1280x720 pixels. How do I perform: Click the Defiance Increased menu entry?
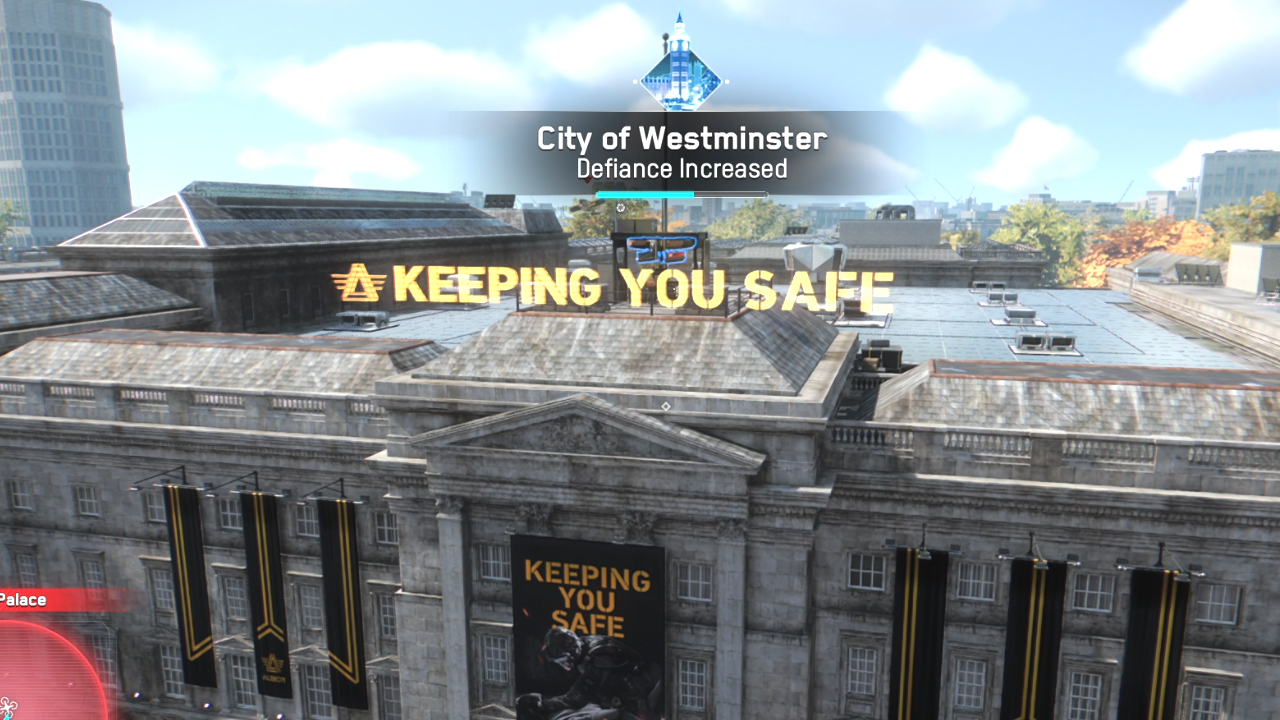(680, 170)
